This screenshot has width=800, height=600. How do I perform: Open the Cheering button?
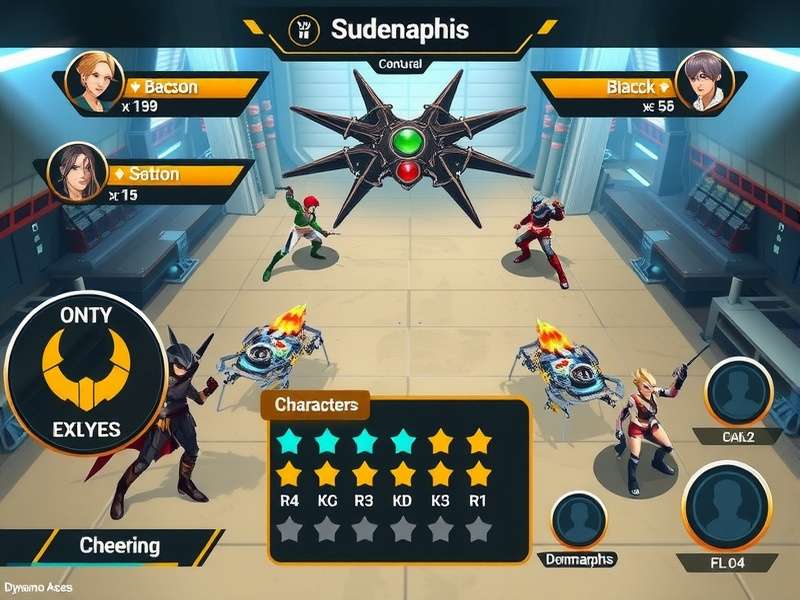[120, 546]
